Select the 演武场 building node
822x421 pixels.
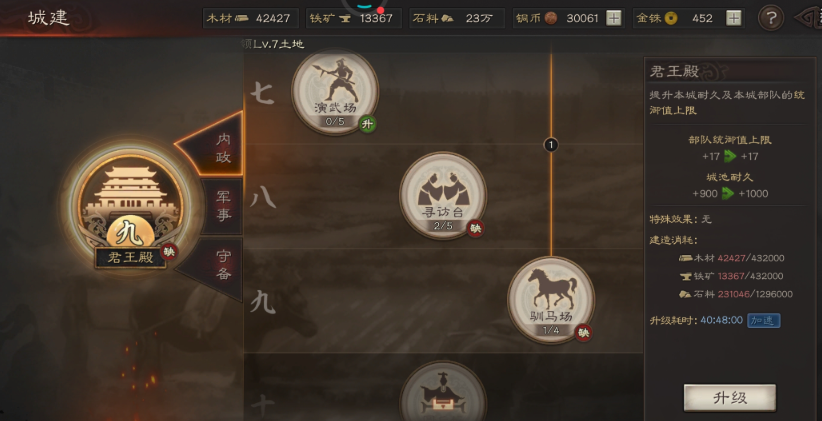334,90
